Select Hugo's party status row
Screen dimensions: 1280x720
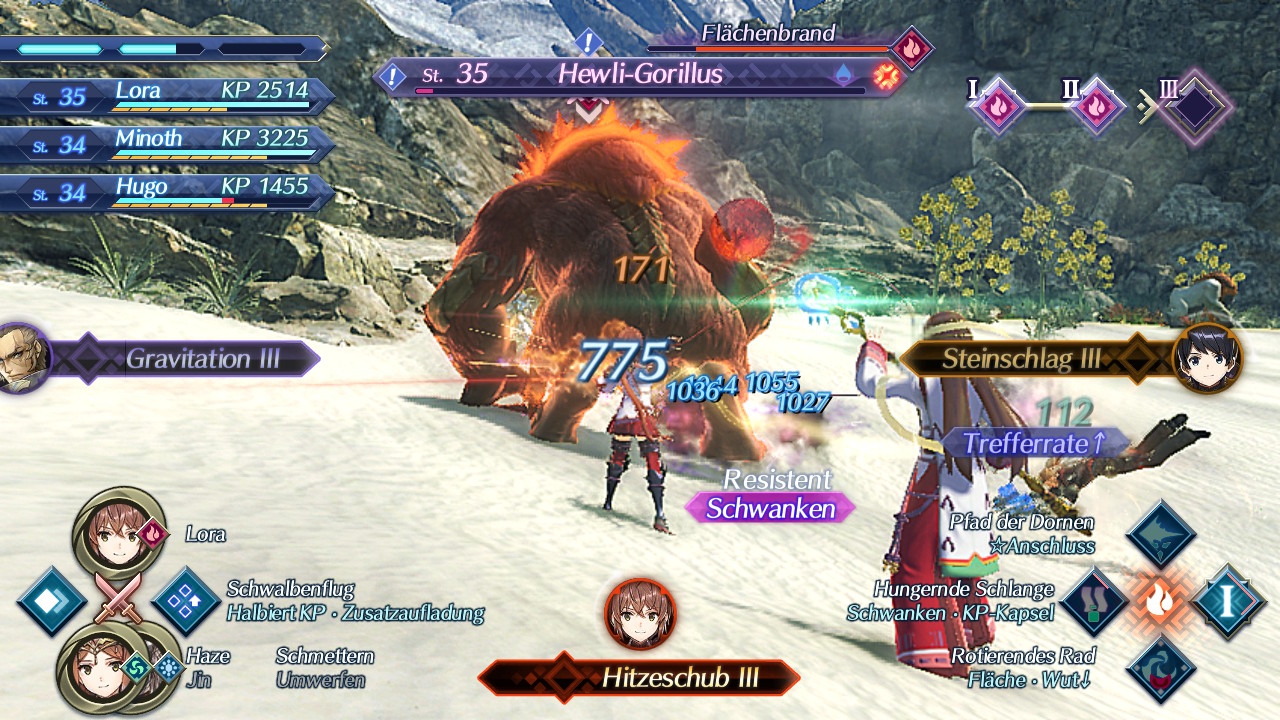pos(170,190)
